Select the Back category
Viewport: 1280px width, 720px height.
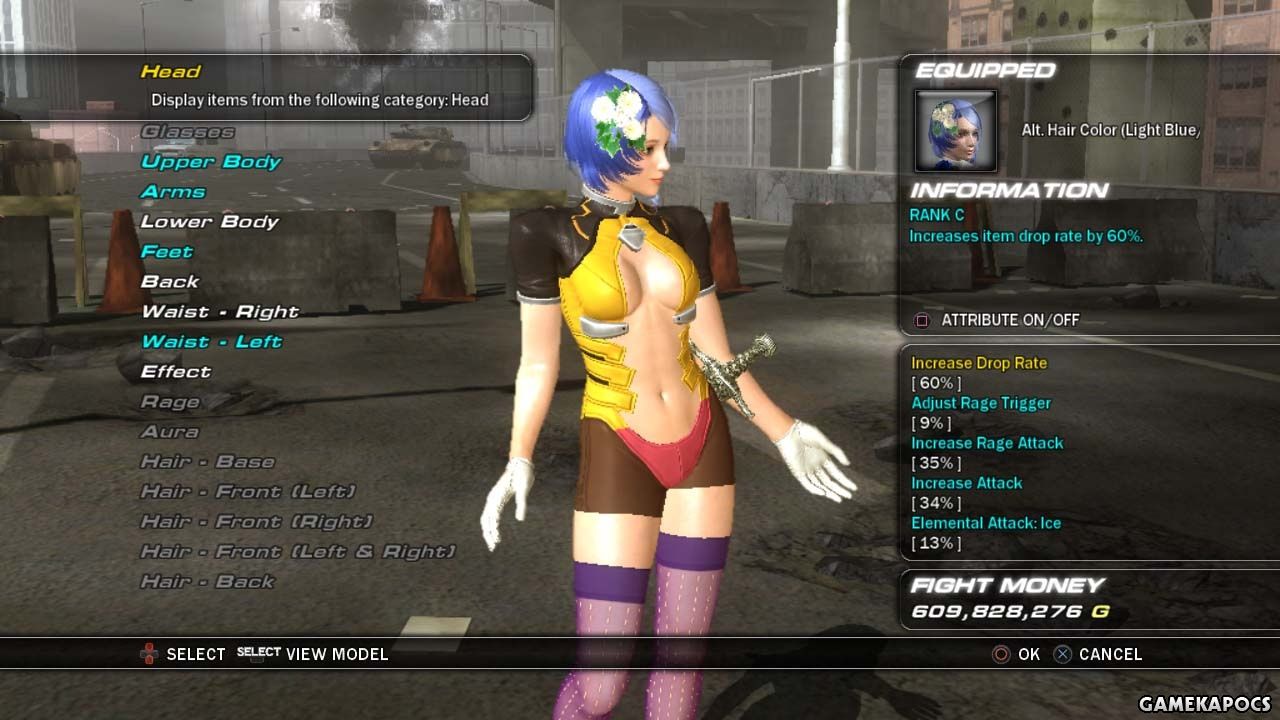click(170, 282)
